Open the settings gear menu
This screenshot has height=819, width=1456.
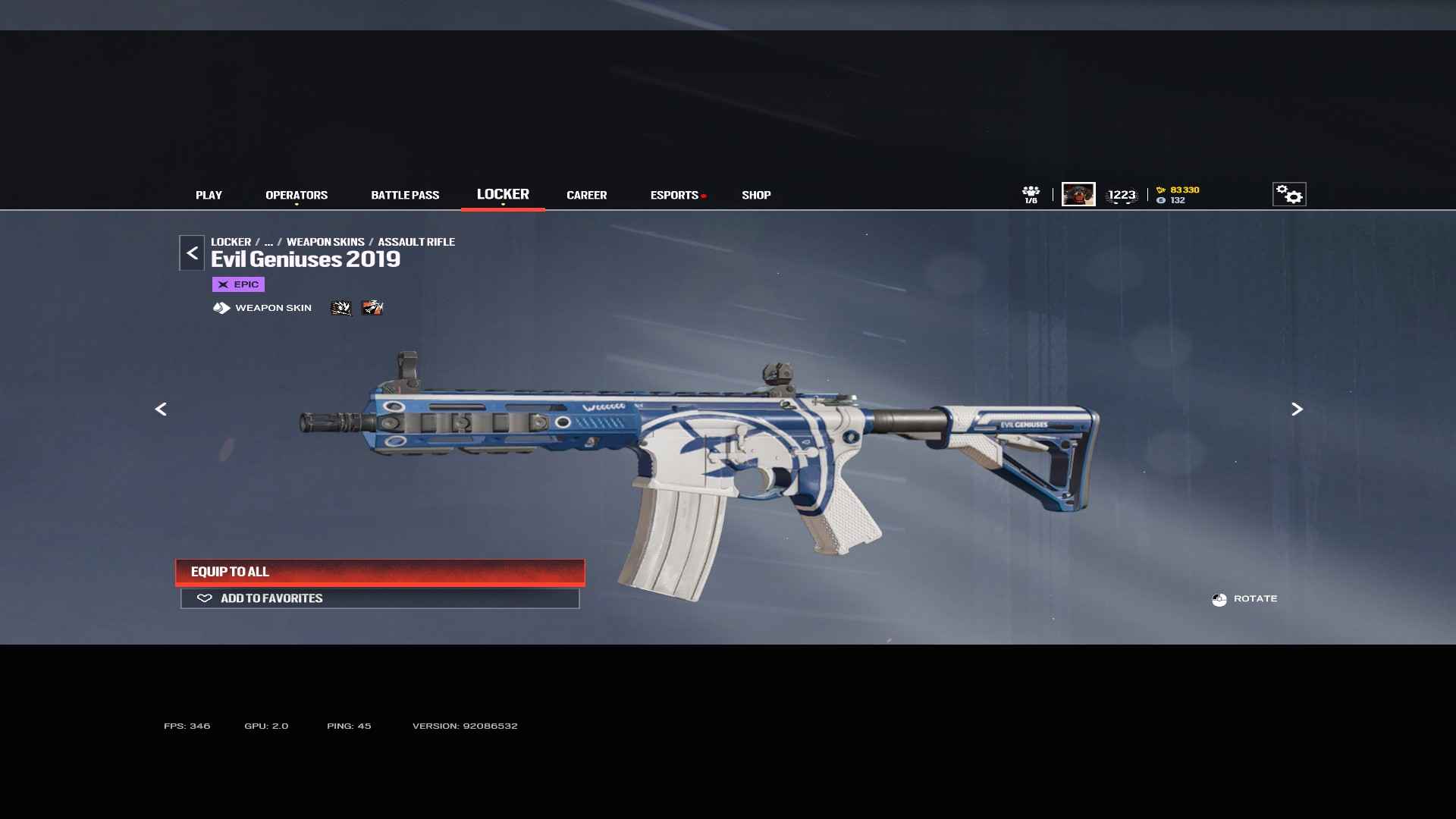[x=1288, y=194]
